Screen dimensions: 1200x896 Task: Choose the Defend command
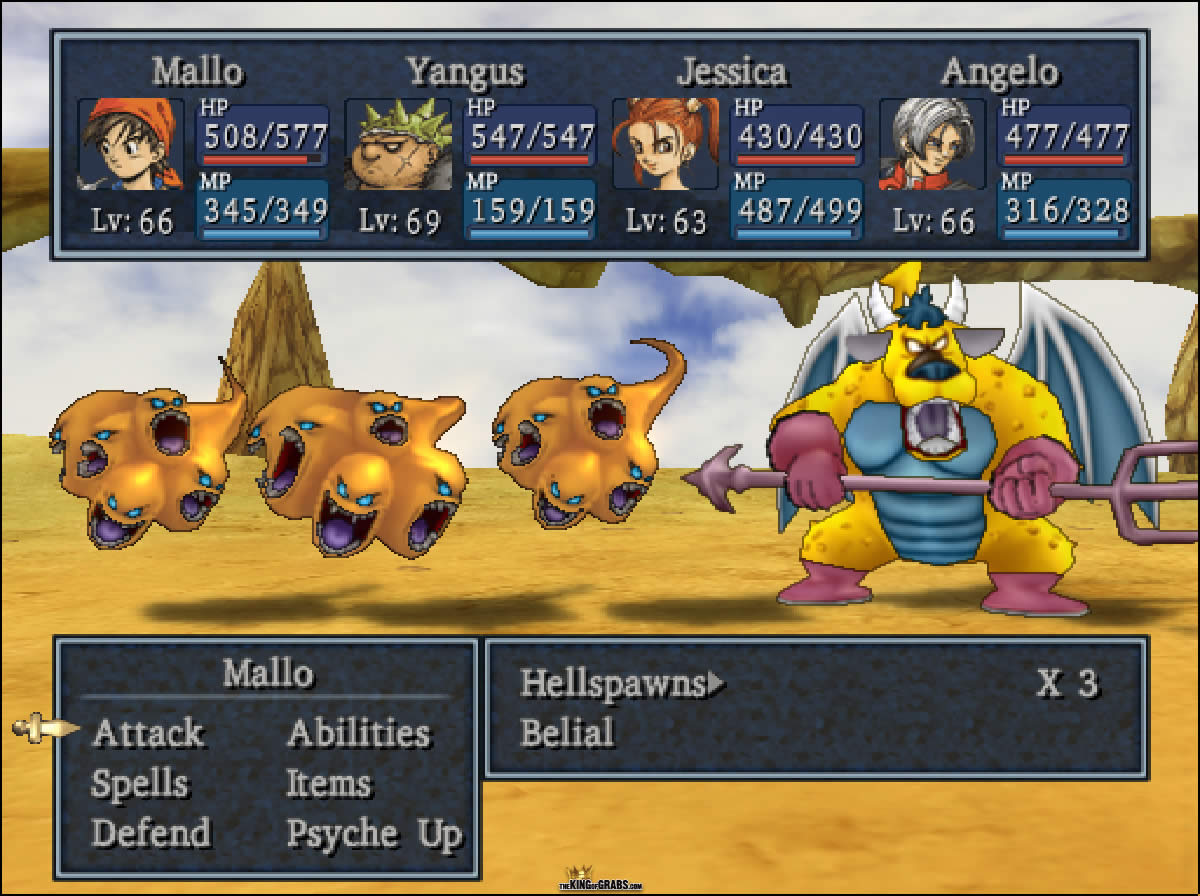pos(151,833)
